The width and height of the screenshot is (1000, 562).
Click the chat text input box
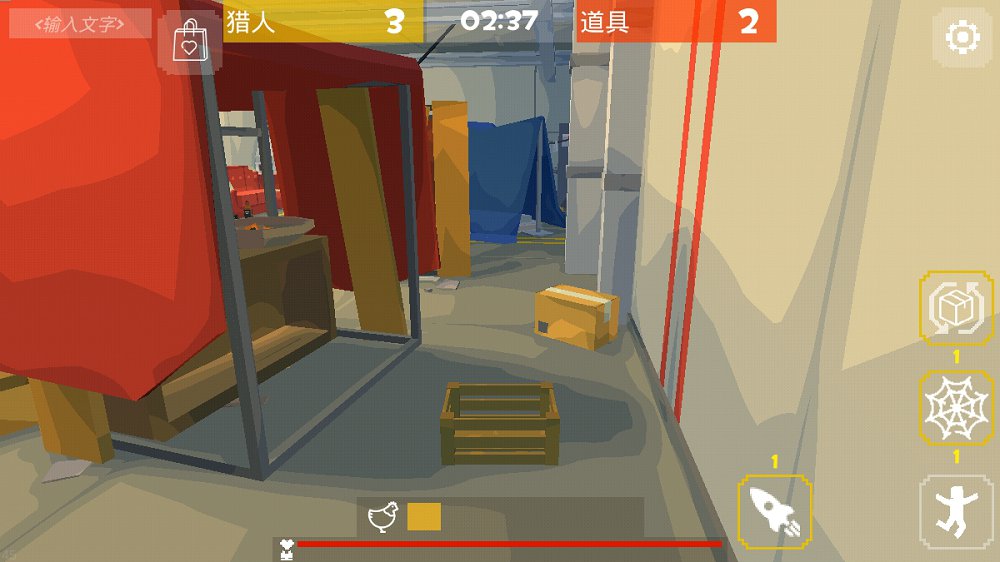80,23
